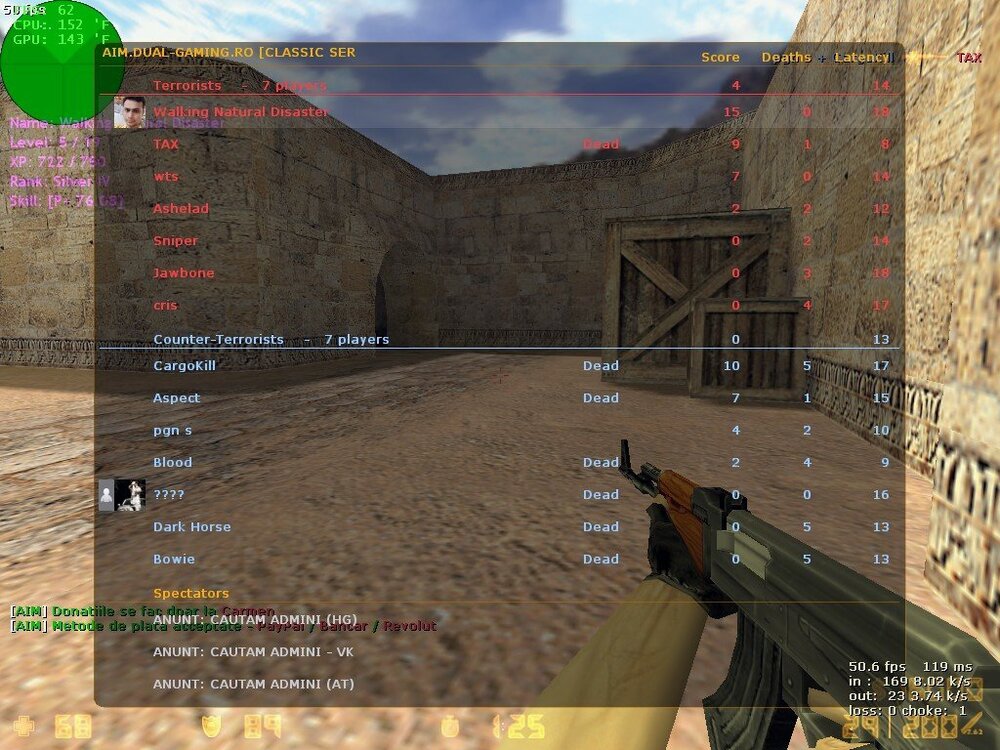
Task: Select spectator ANUNT: CAUTAM ADMINI - VK
Action: pos(253,652)
